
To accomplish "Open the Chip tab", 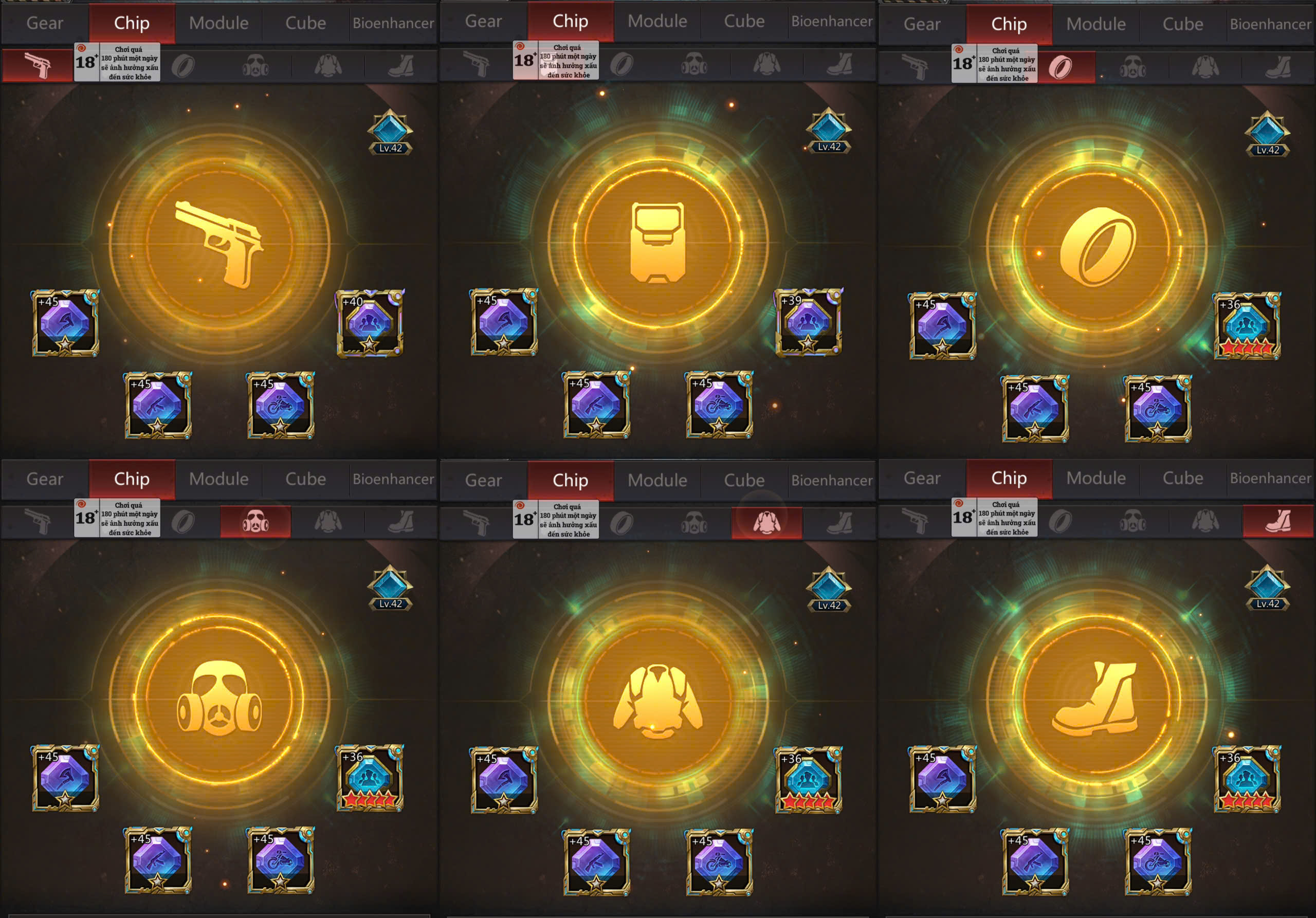I will click(131, 23).
